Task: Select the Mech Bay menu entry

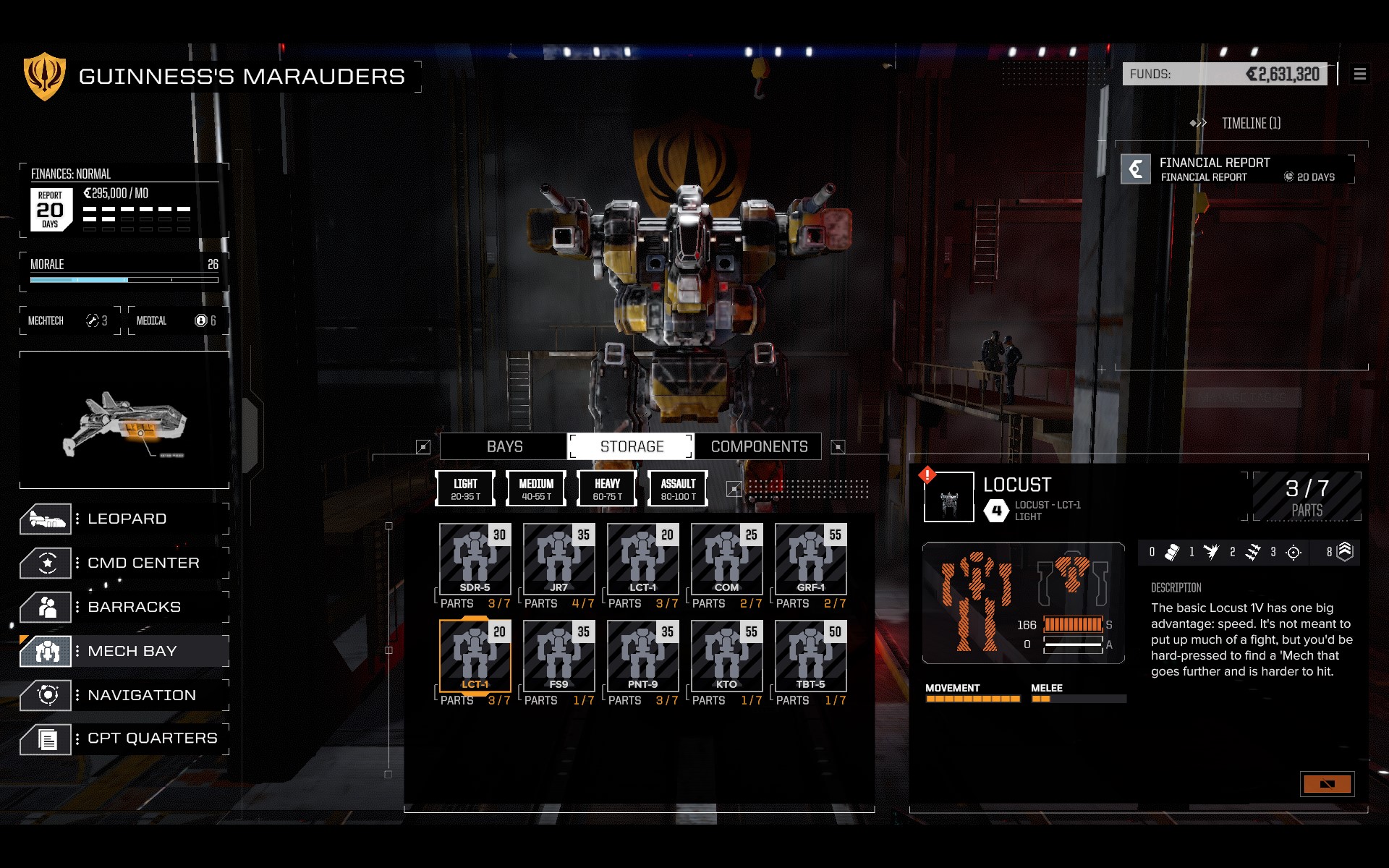Action: click(x=132, y=651)
